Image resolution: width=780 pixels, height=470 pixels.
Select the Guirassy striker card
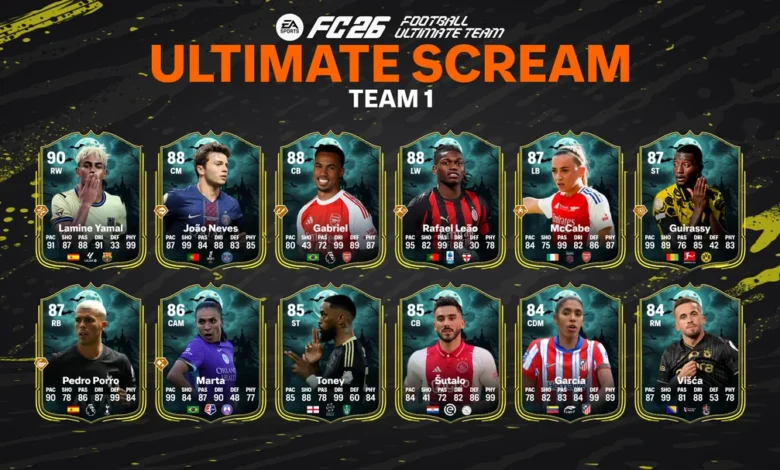[690, 198]
